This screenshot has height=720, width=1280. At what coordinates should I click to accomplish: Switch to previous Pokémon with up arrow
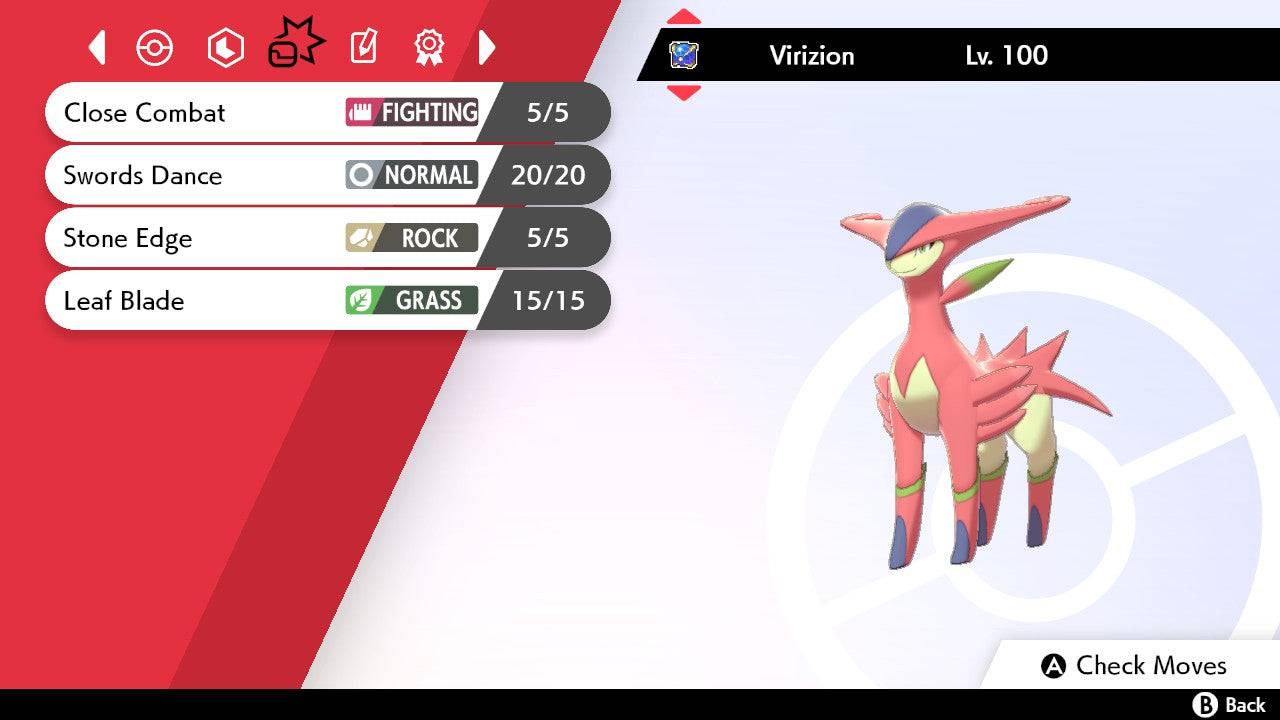pos(684,16)
